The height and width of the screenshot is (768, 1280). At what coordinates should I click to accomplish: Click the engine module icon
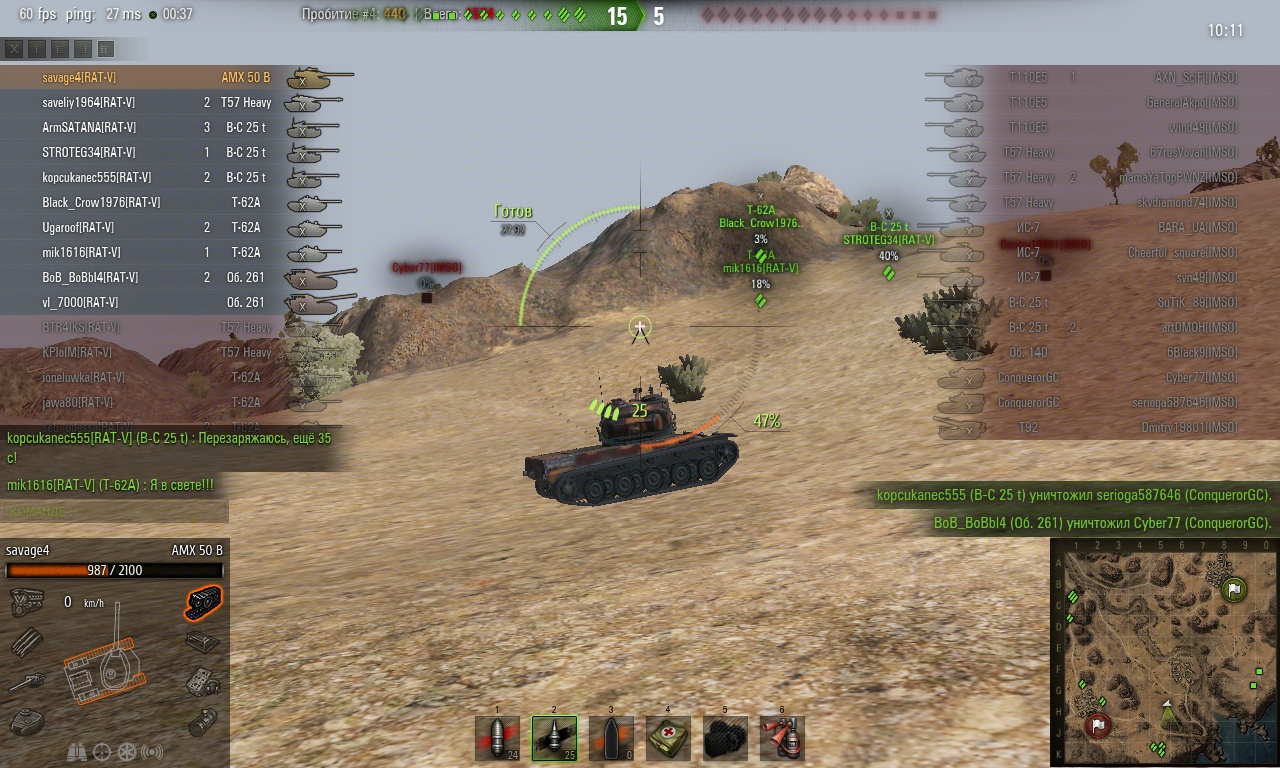pyautogui.click(x=27, y=602)
